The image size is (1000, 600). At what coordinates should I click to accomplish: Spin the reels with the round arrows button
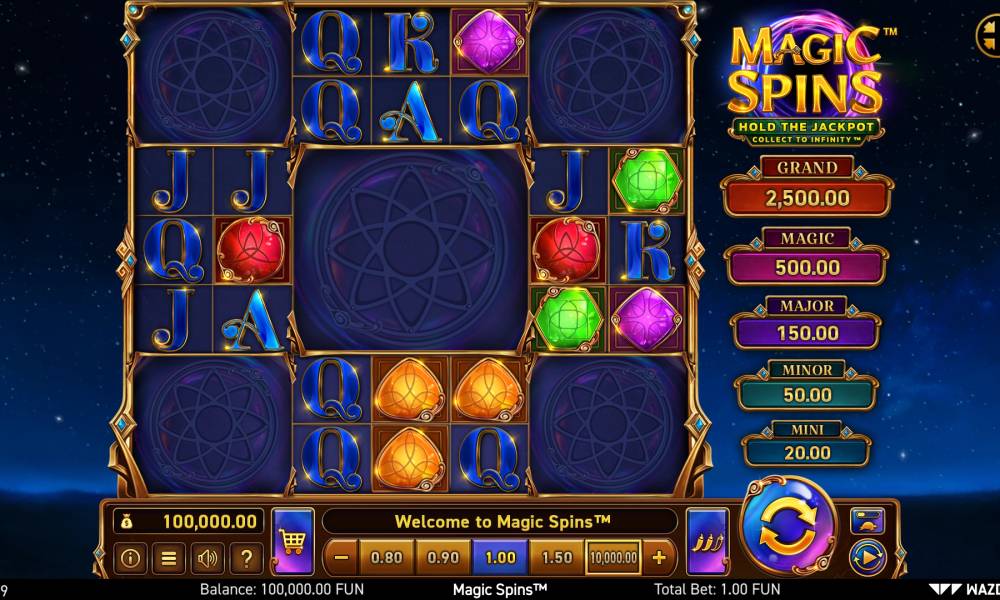787,530
